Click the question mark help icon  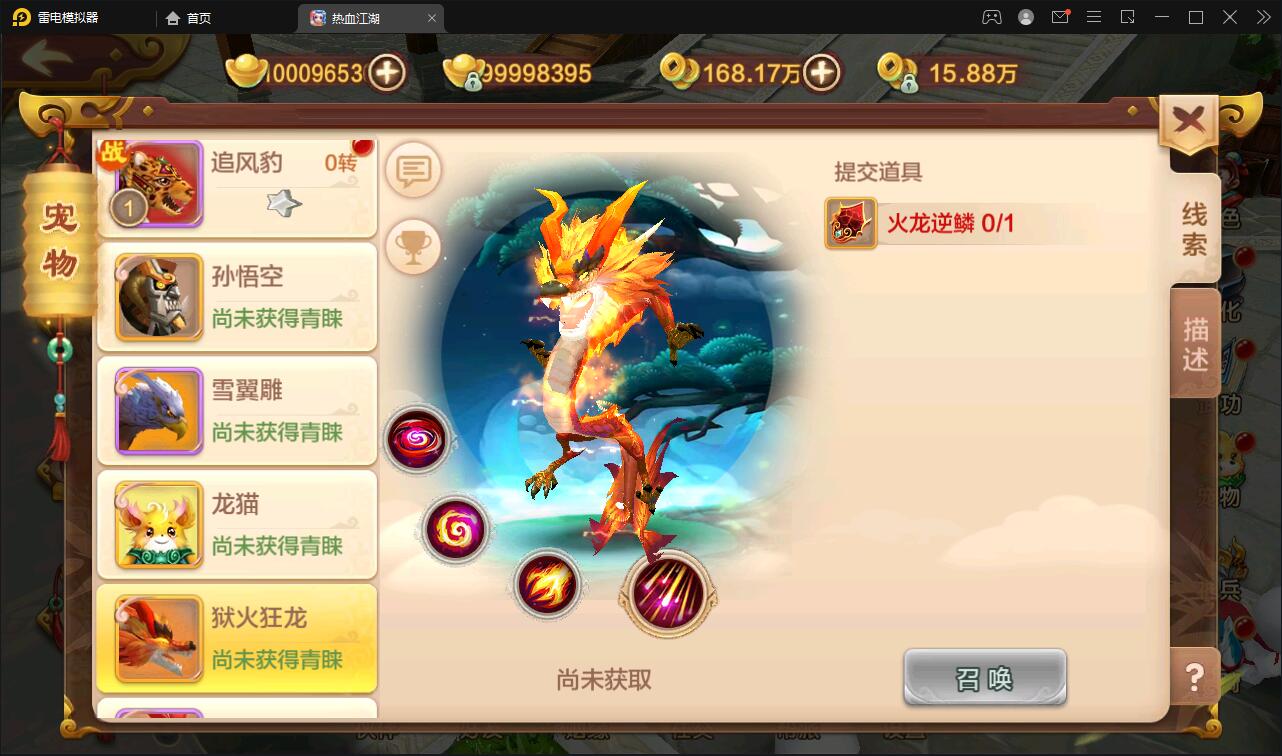[x=1193, y=678]
